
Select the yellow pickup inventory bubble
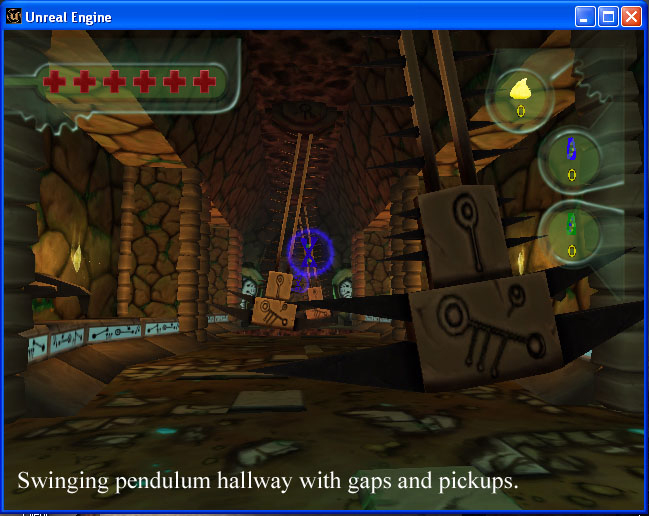point(520,96)
